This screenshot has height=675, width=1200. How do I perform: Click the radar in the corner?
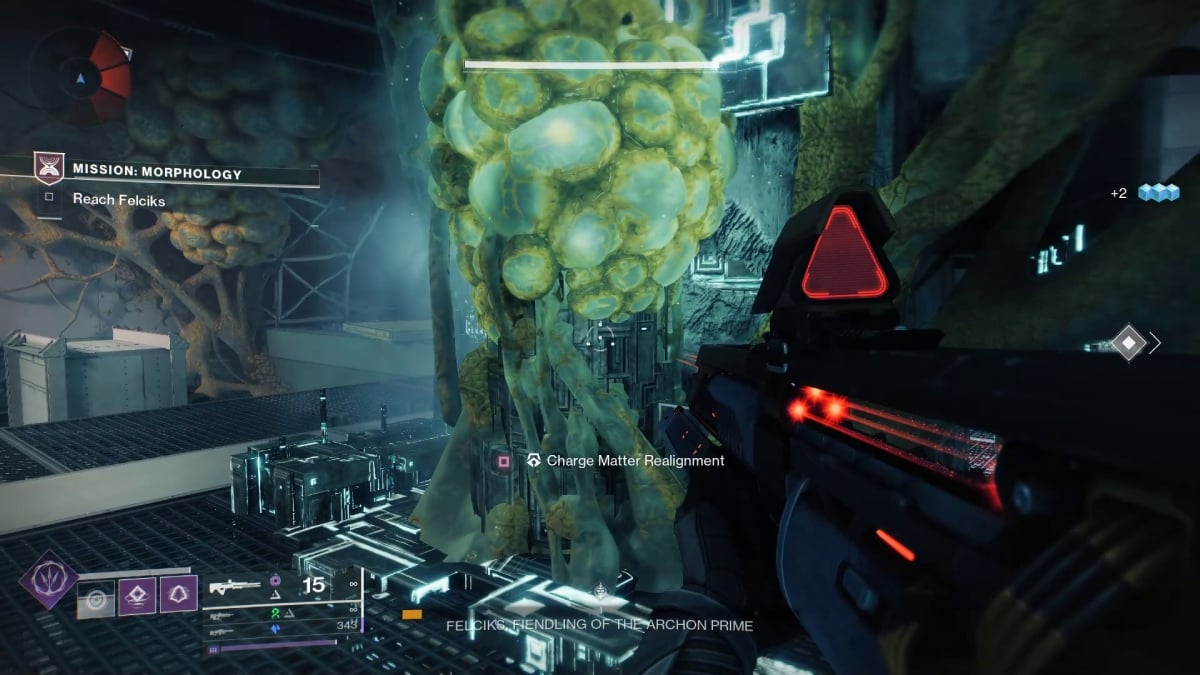coord(80,75)
